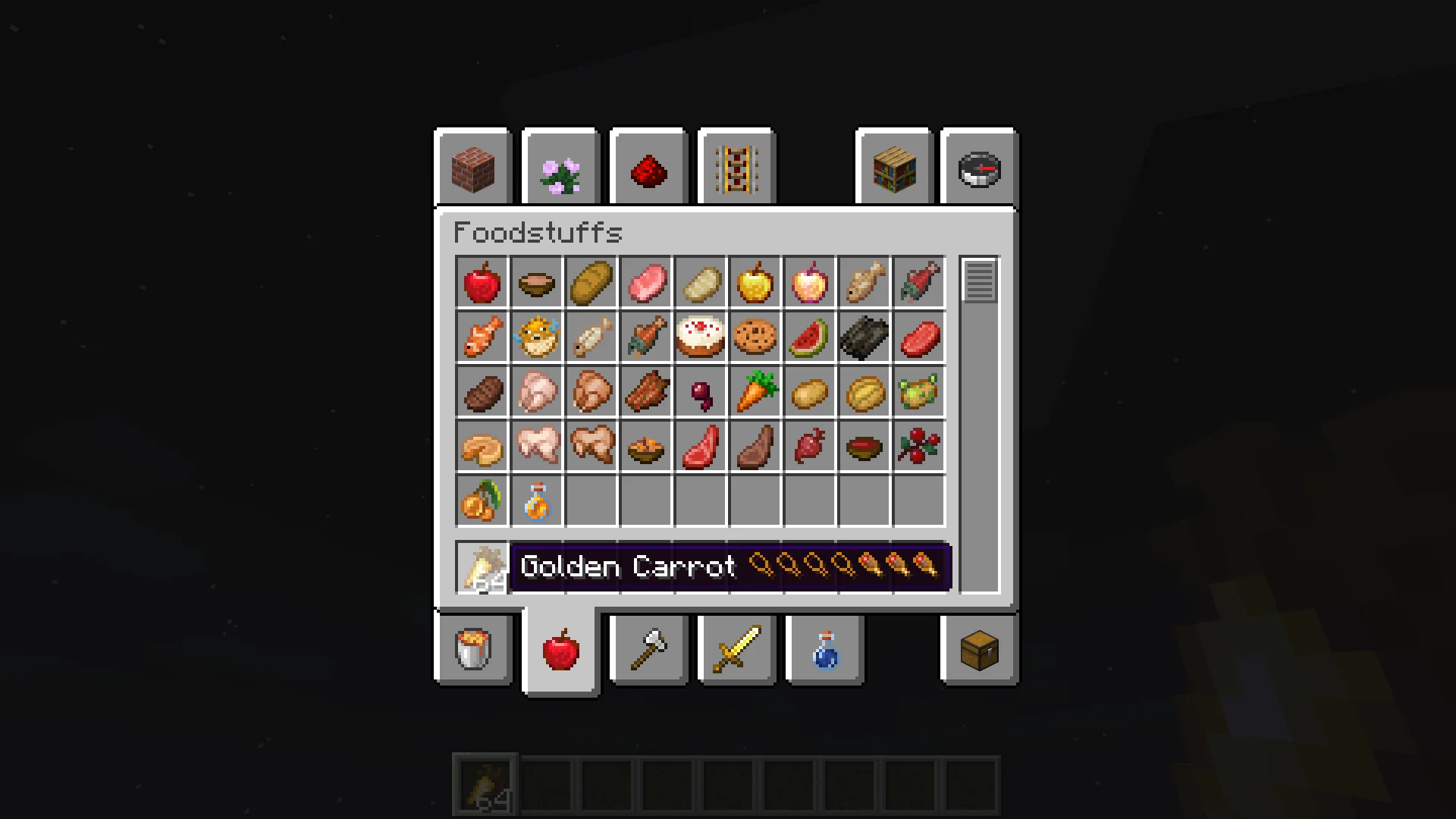Open the Redstone tab

coord(648,168)
